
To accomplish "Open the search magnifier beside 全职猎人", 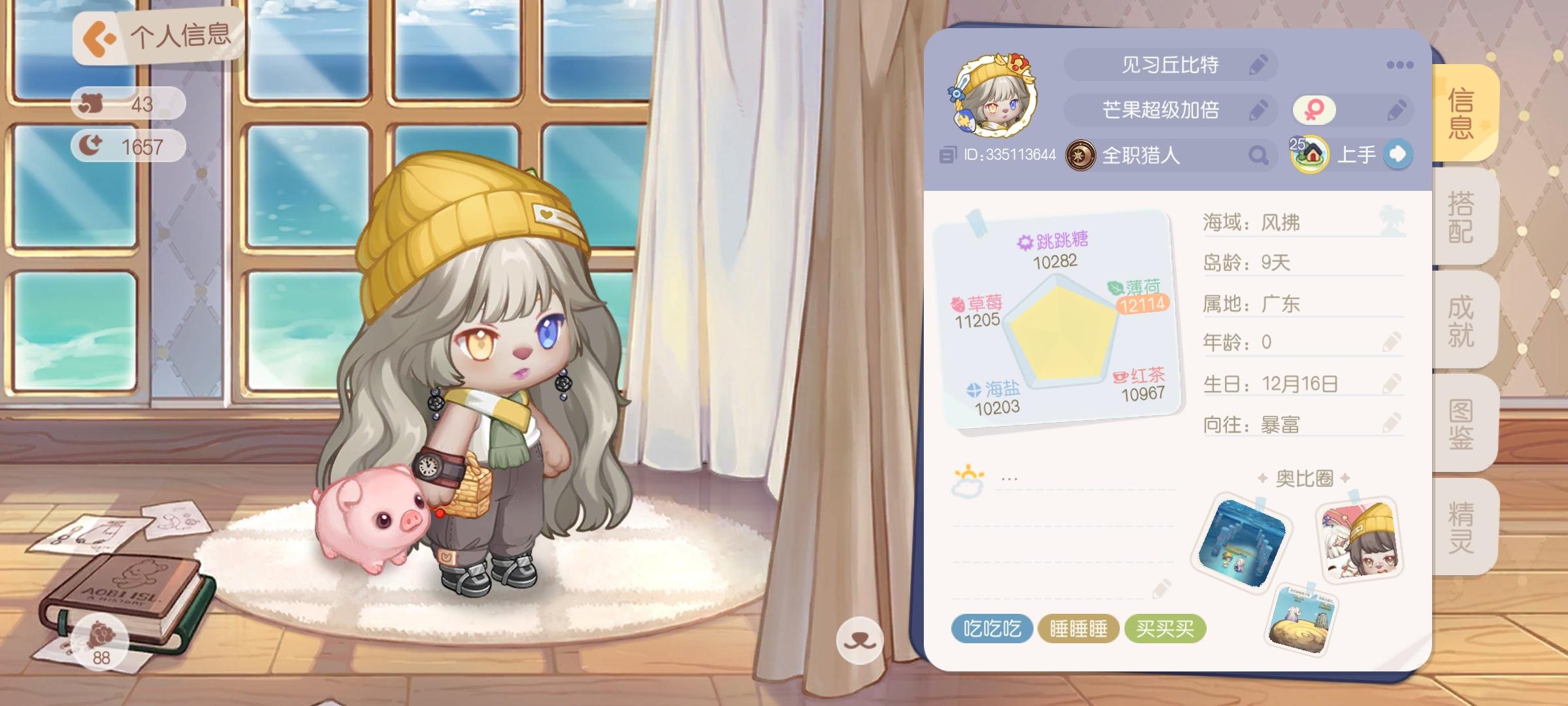I will click(1258, 156).
